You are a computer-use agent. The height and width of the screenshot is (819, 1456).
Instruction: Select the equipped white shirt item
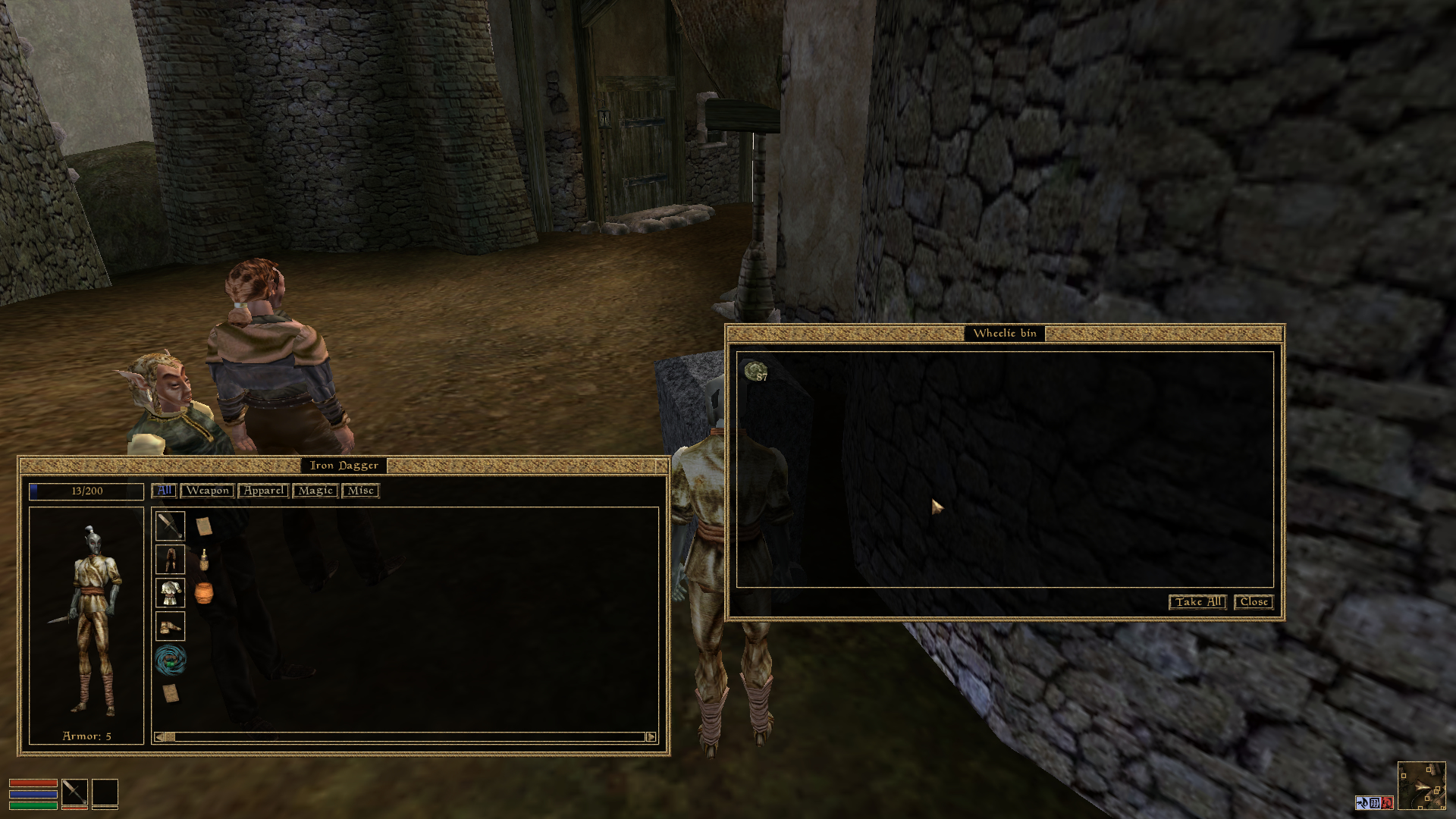170,593
